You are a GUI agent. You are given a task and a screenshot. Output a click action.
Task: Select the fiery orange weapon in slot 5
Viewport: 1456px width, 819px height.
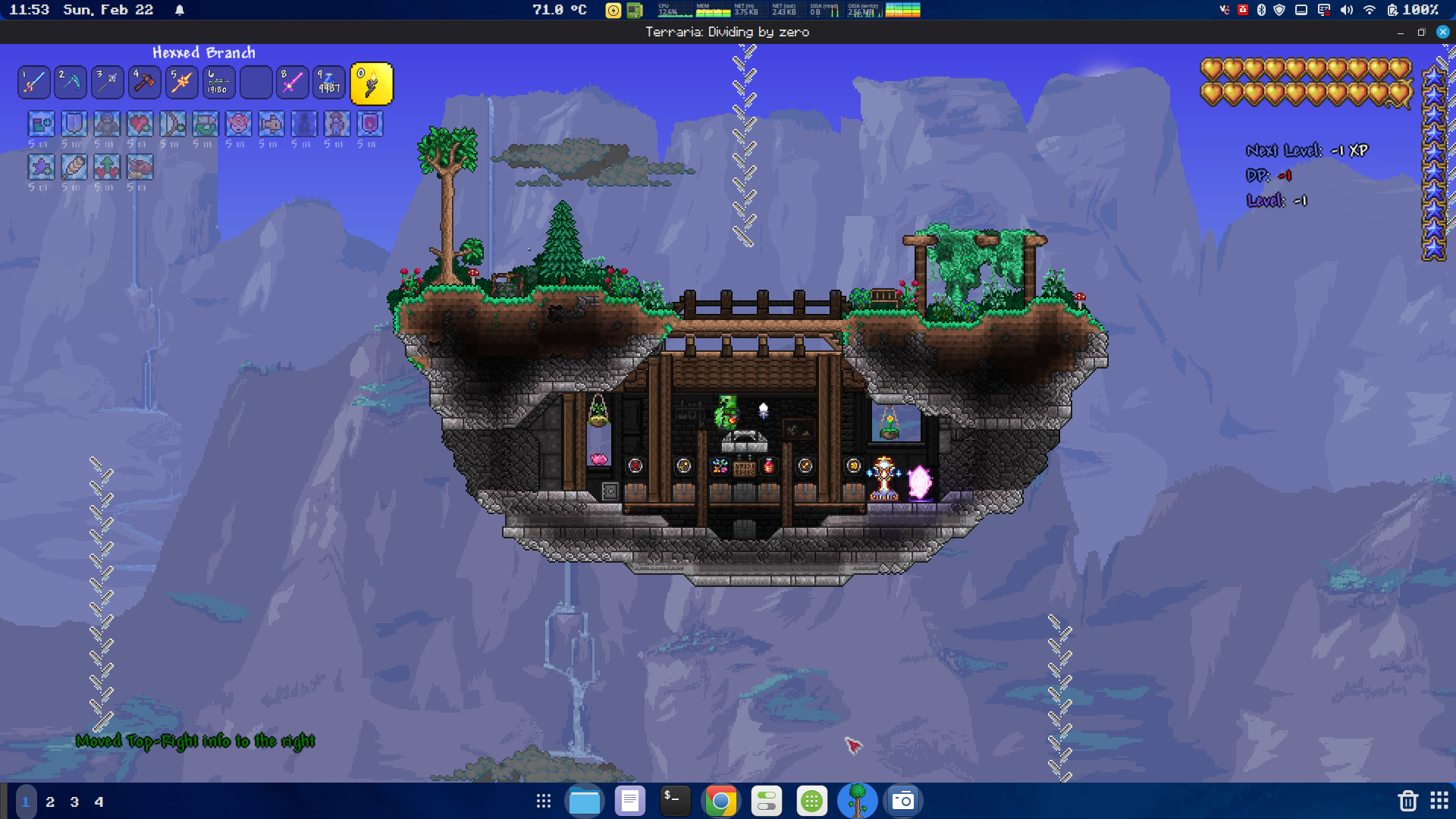181,83
